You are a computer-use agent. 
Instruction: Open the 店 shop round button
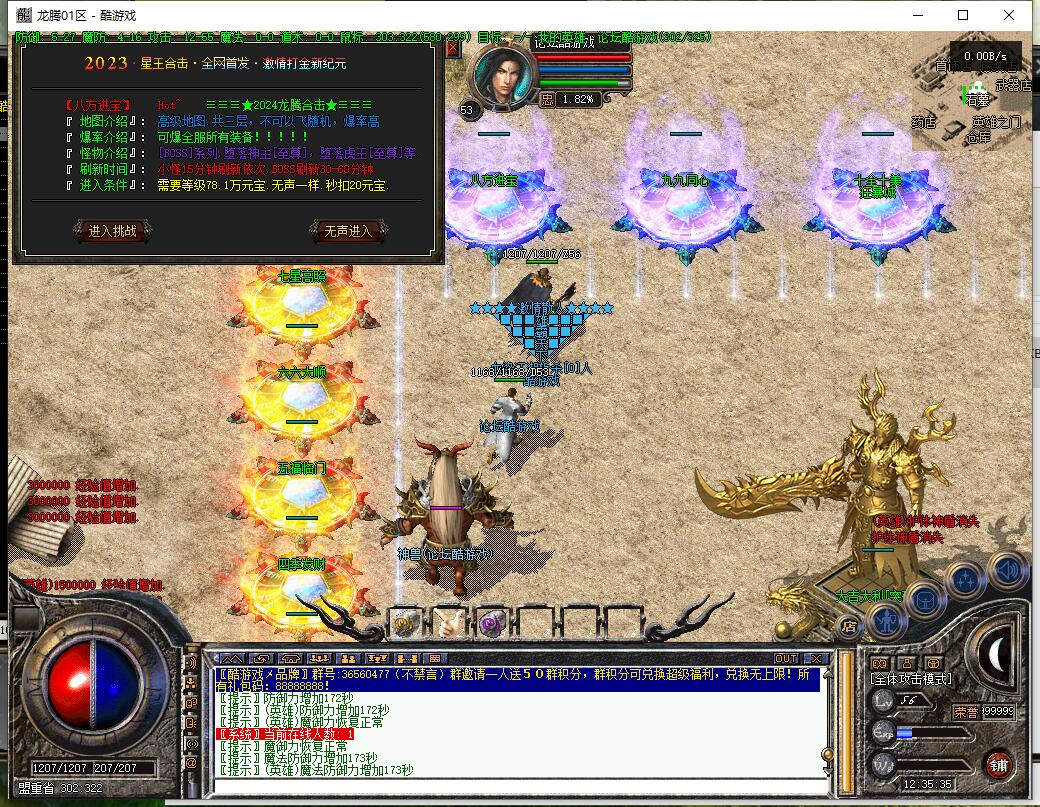pos(849,627)
